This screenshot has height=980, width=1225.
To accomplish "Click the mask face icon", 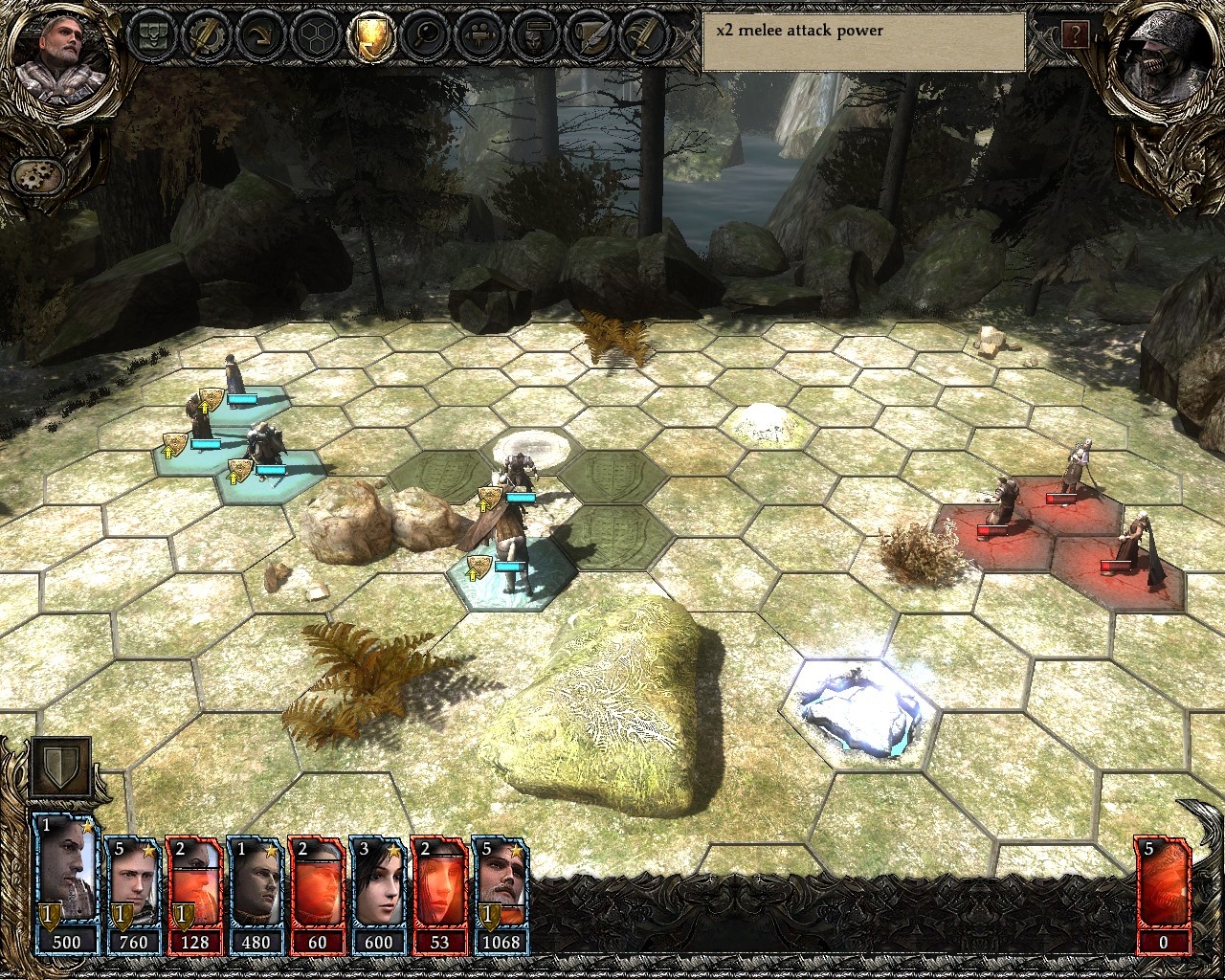I will (531, 36).
